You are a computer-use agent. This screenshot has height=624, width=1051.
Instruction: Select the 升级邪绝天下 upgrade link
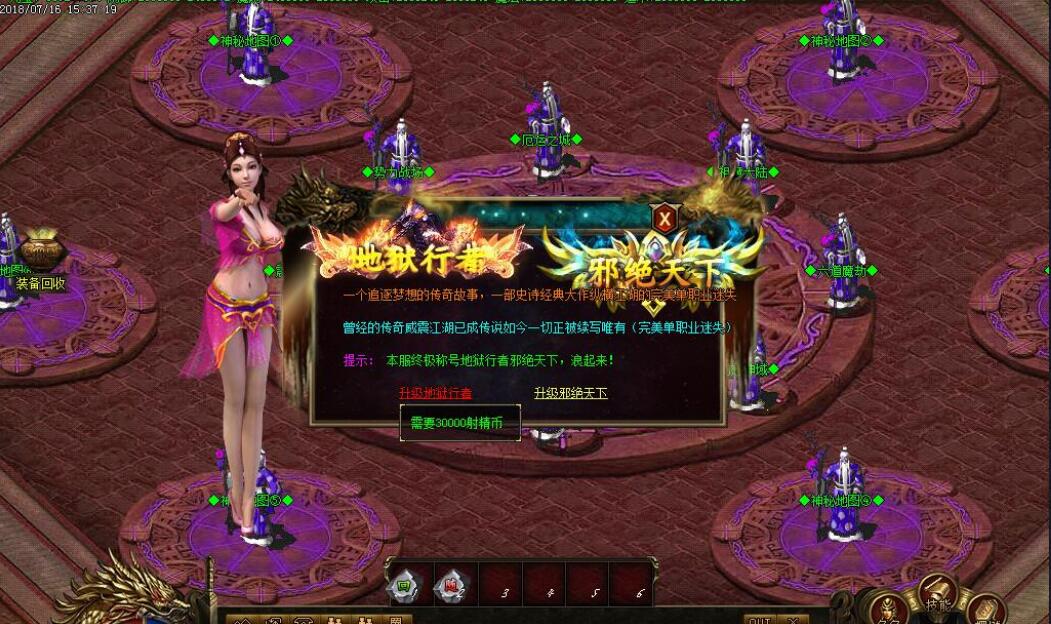pyautogui.click(x=570, y=393)
